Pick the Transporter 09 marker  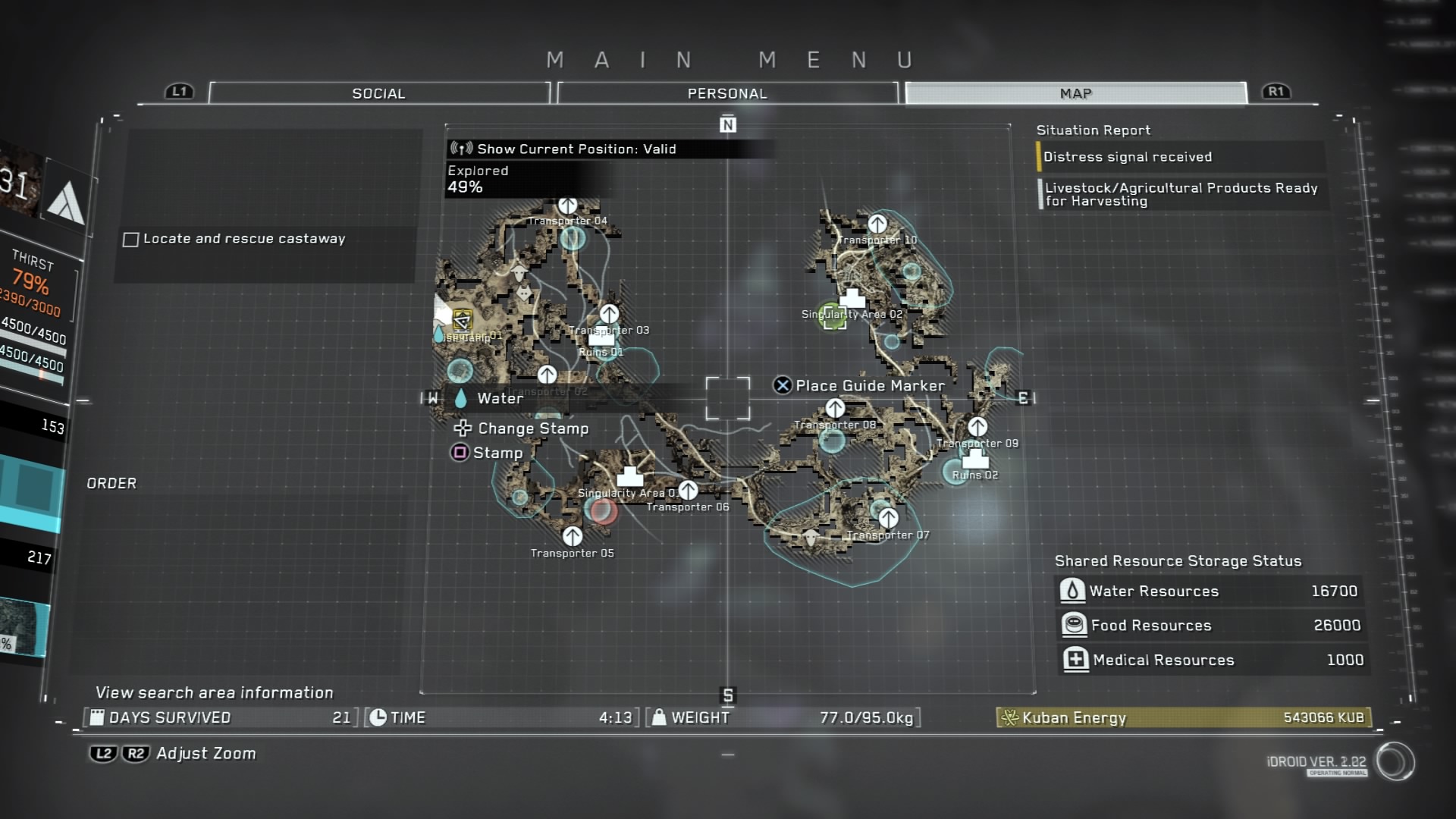point(977,427)
